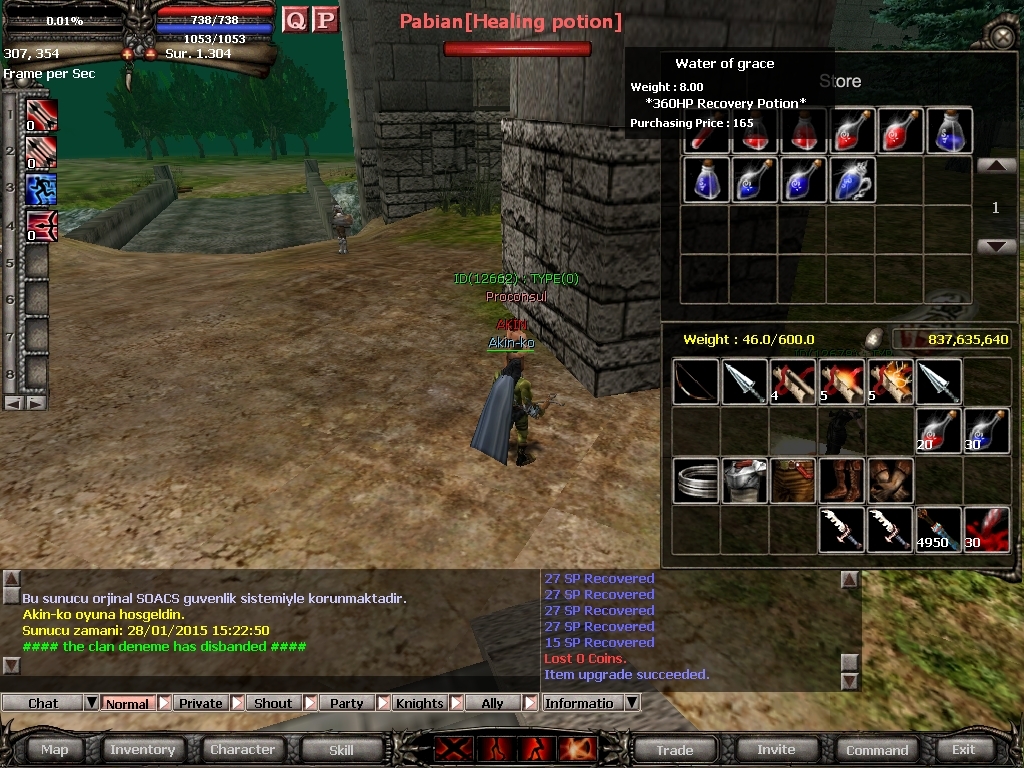1024x768 pixels.
Task: Select the store's potion with silver handle
Action: pyautogui.click(x=852, y=180)
